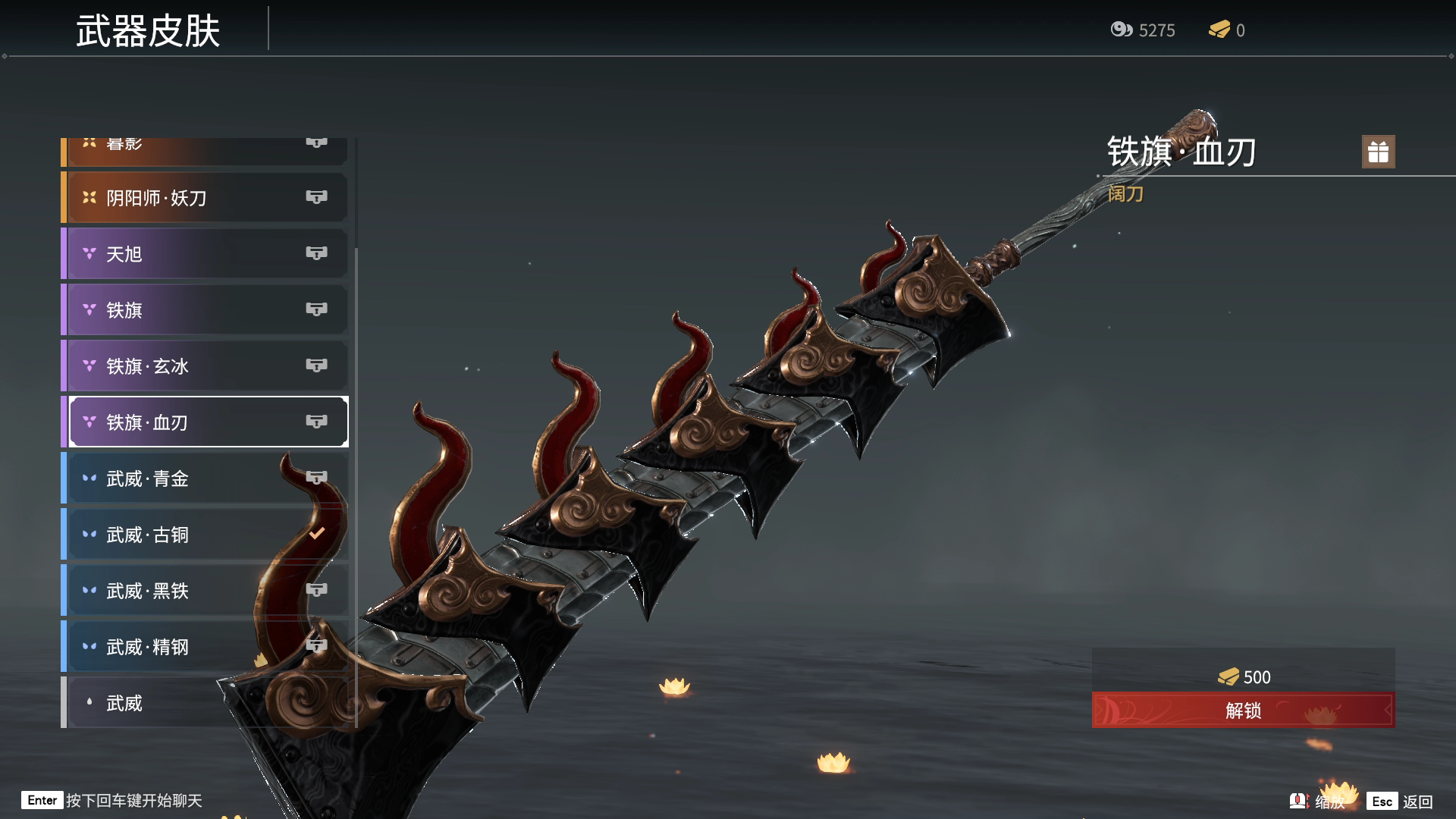This screenshot has width=1456, height=819.
Task: Choose the 天旭 skin entry
Action: pyautogui.click(x=205, y=254)
